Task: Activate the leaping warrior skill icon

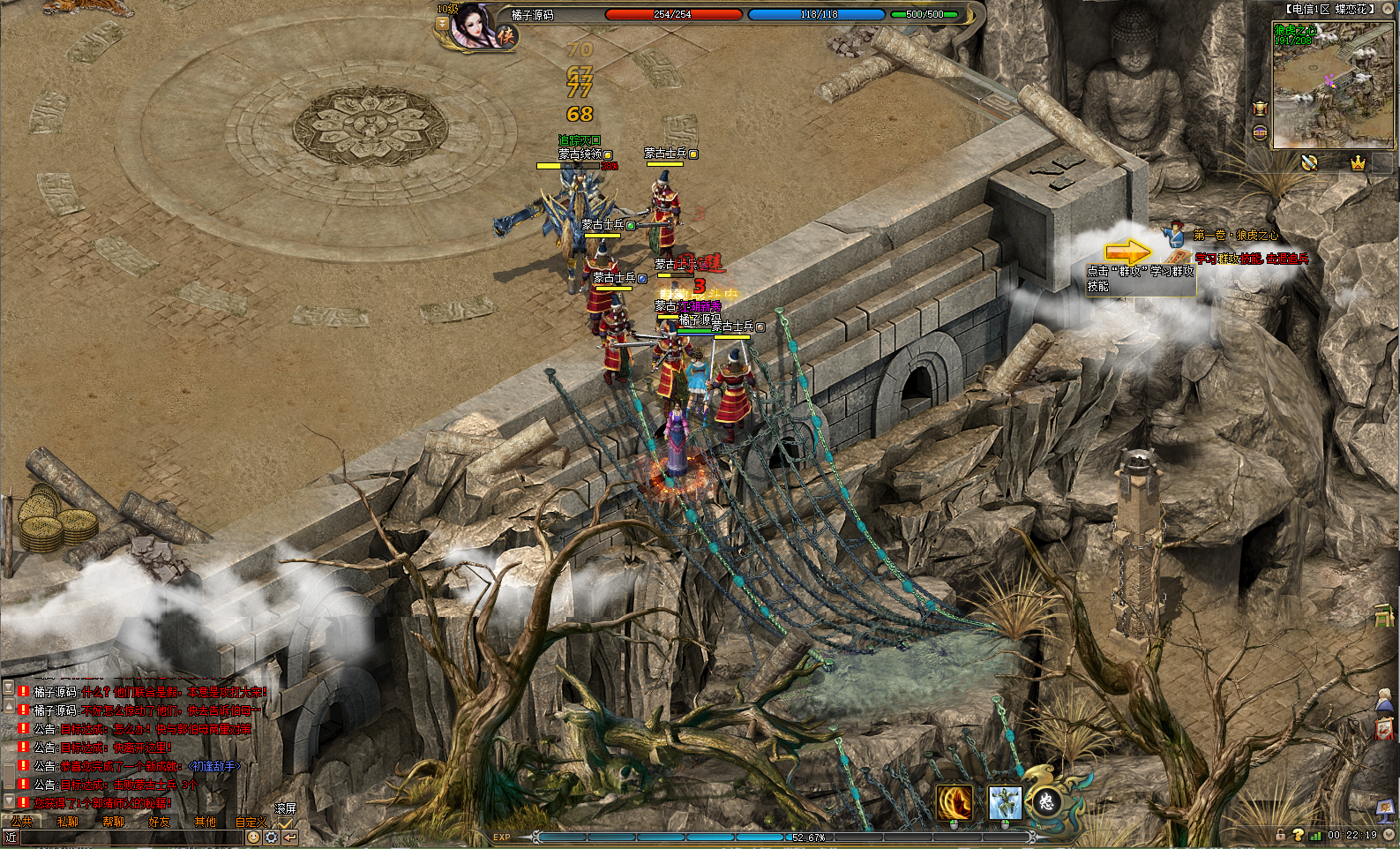Action: pyautogui.click(x=1005, y=802)
